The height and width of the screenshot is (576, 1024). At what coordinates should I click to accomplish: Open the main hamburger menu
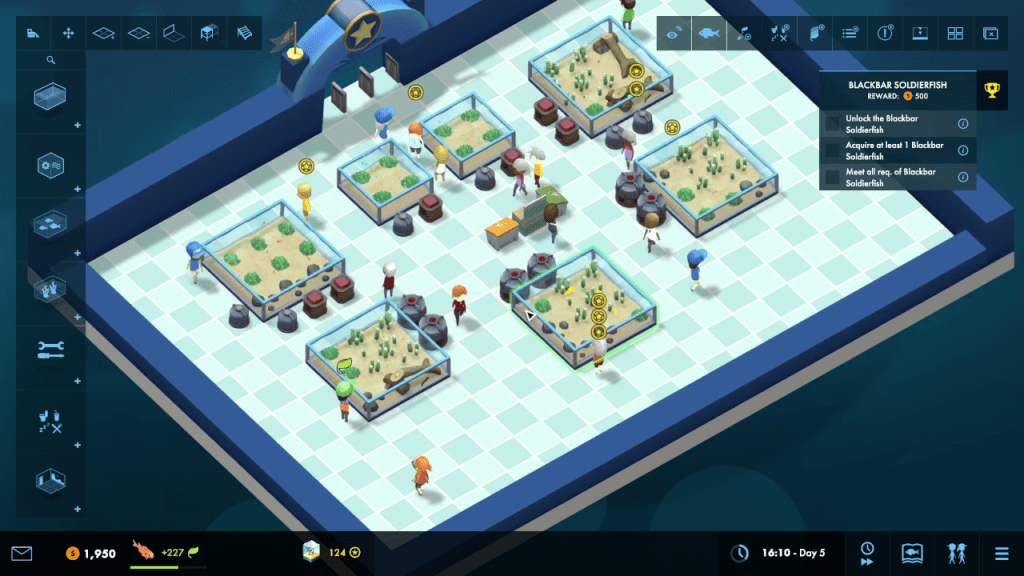1001,553
